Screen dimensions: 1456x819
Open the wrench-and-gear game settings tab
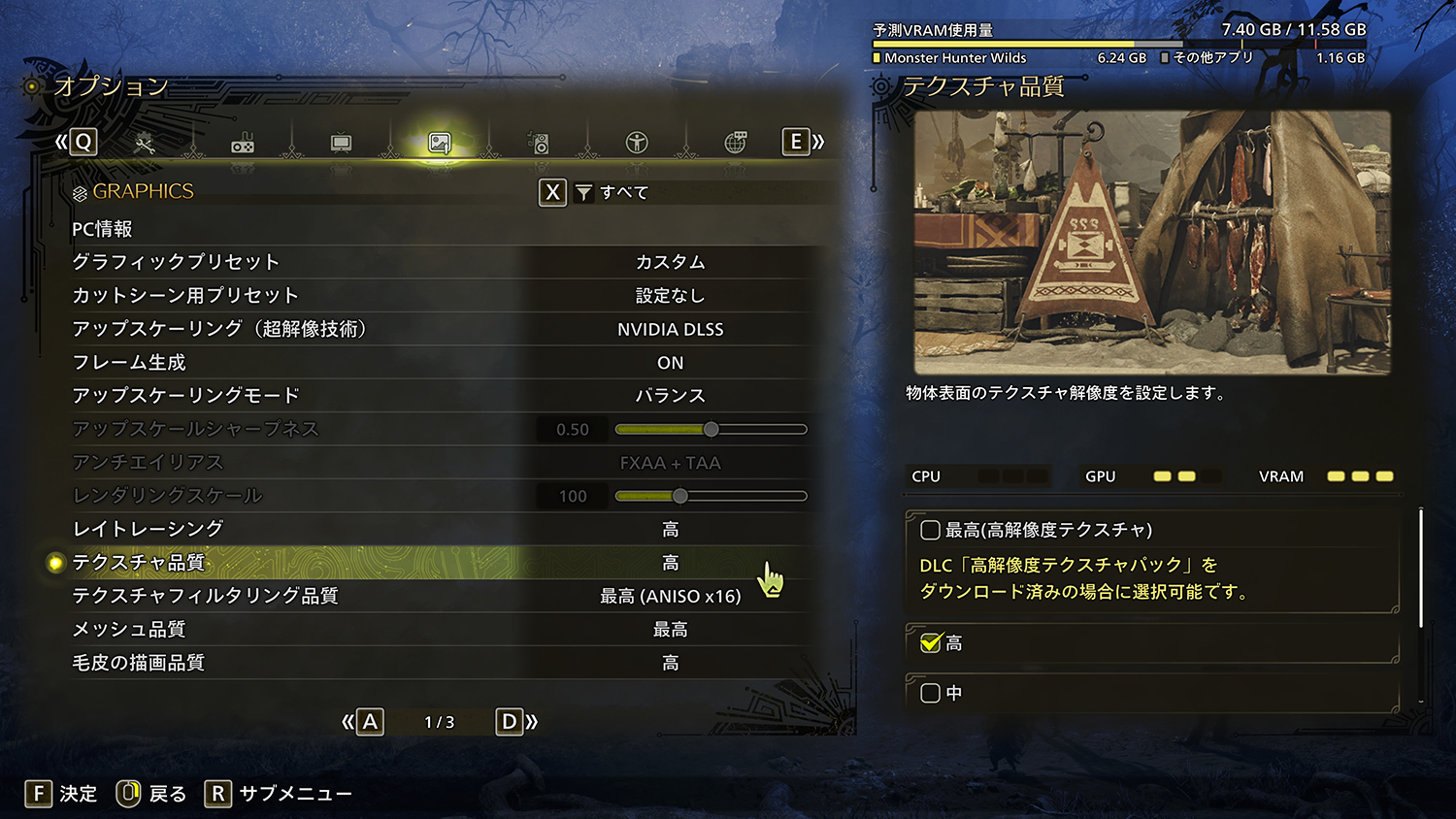(x=144, y=145)
